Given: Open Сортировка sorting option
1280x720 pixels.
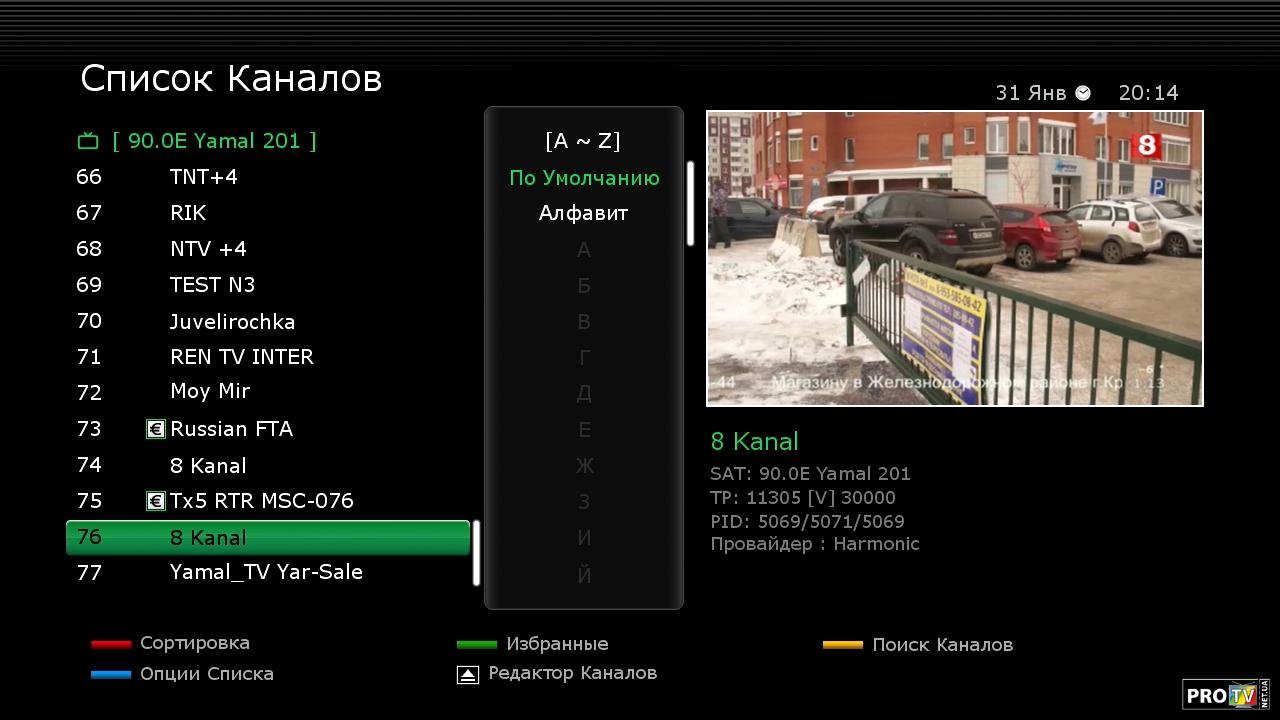Looking at the screenshot, I should point(194,643).
